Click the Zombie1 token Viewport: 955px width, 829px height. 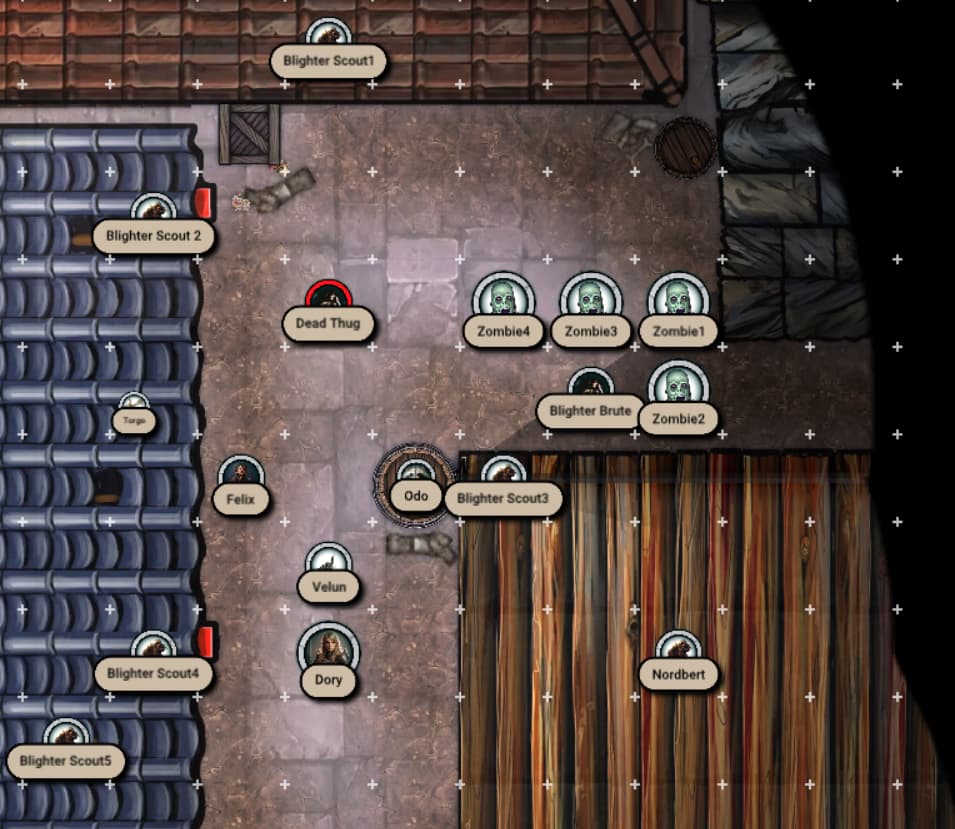[x=678, y=302]
